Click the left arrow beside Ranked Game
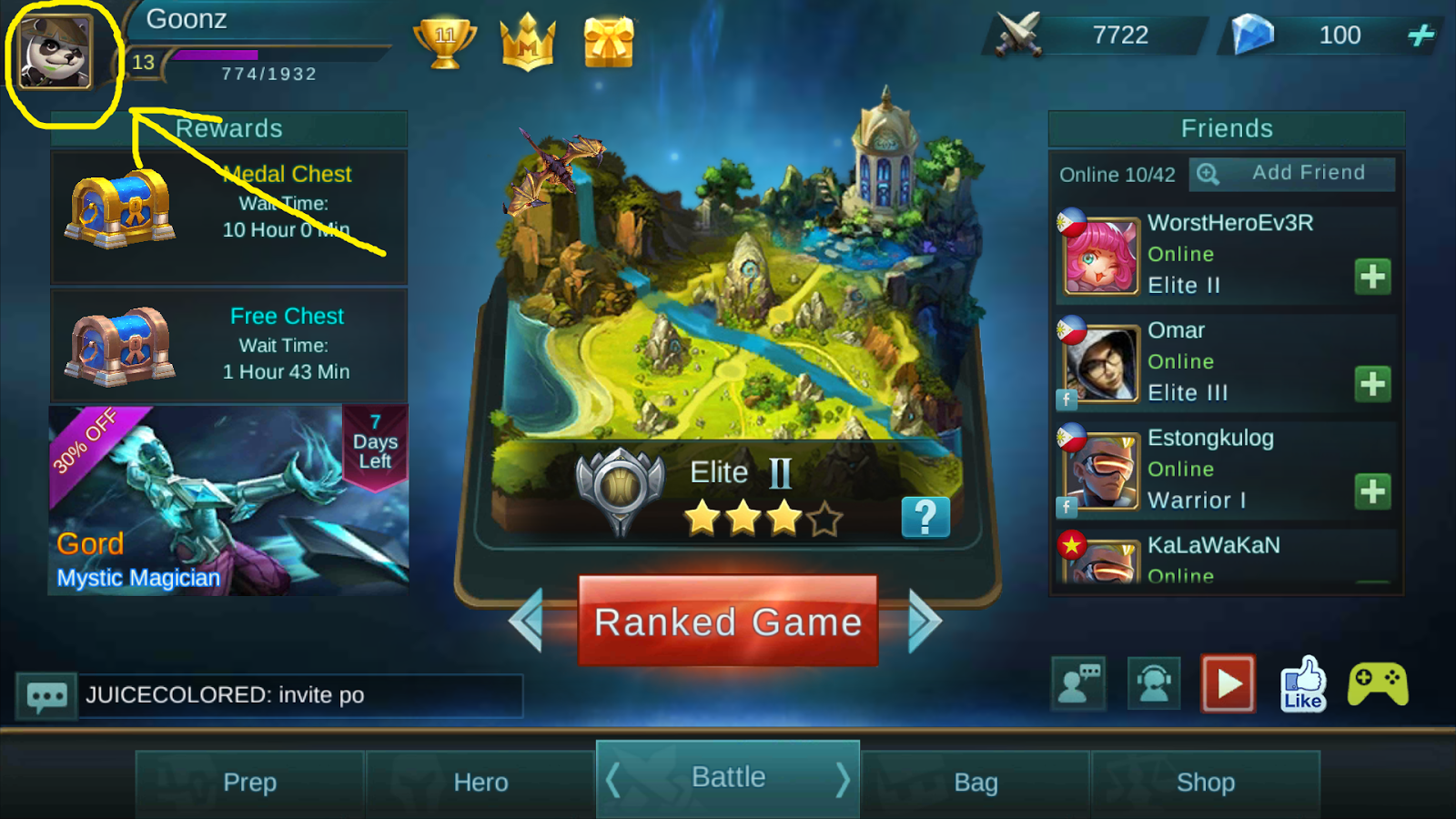The width and height of the screenshot is (1456, 819). coord(525,621)
